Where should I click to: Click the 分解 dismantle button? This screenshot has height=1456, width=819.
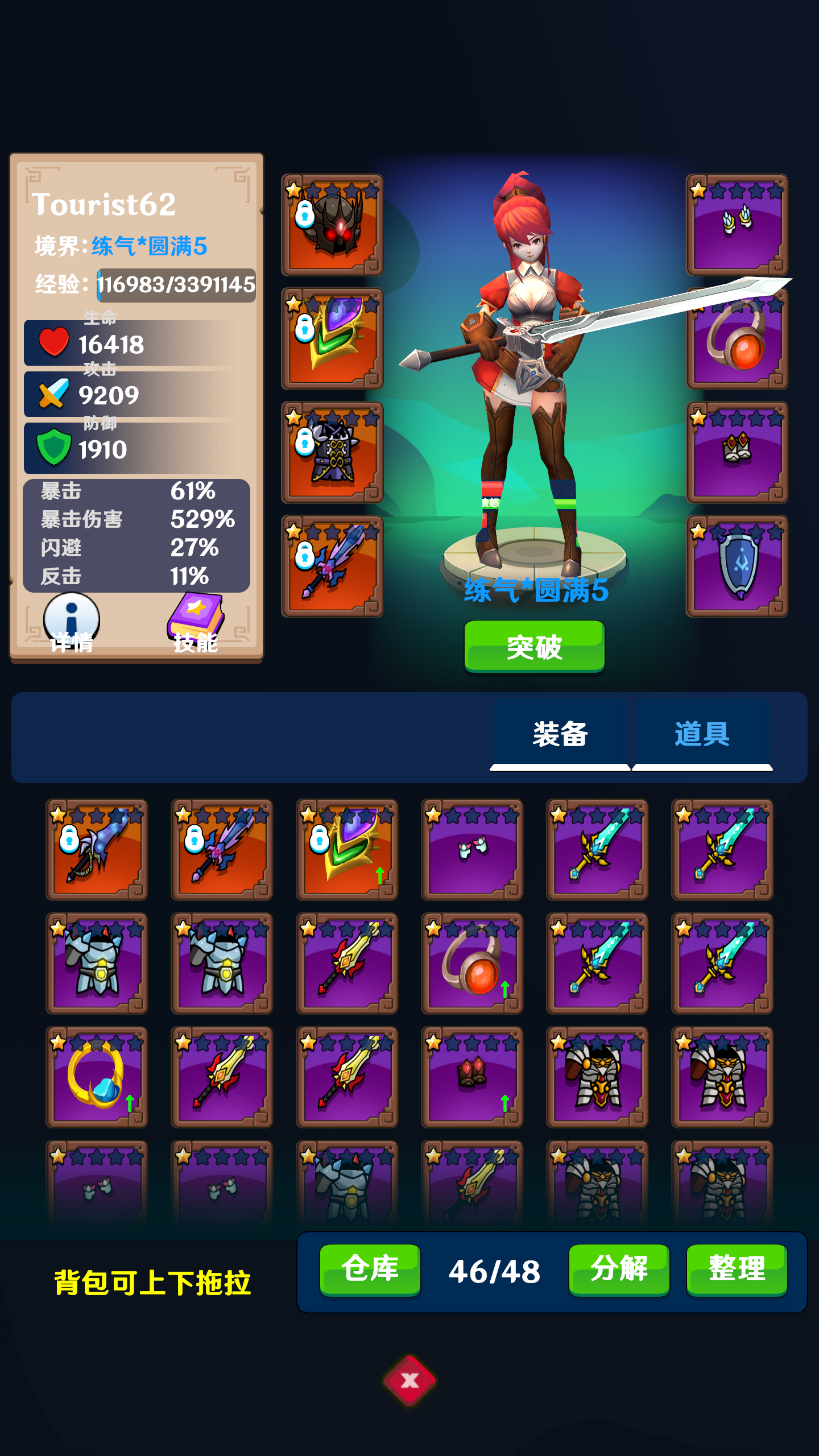coord(619,1269)
